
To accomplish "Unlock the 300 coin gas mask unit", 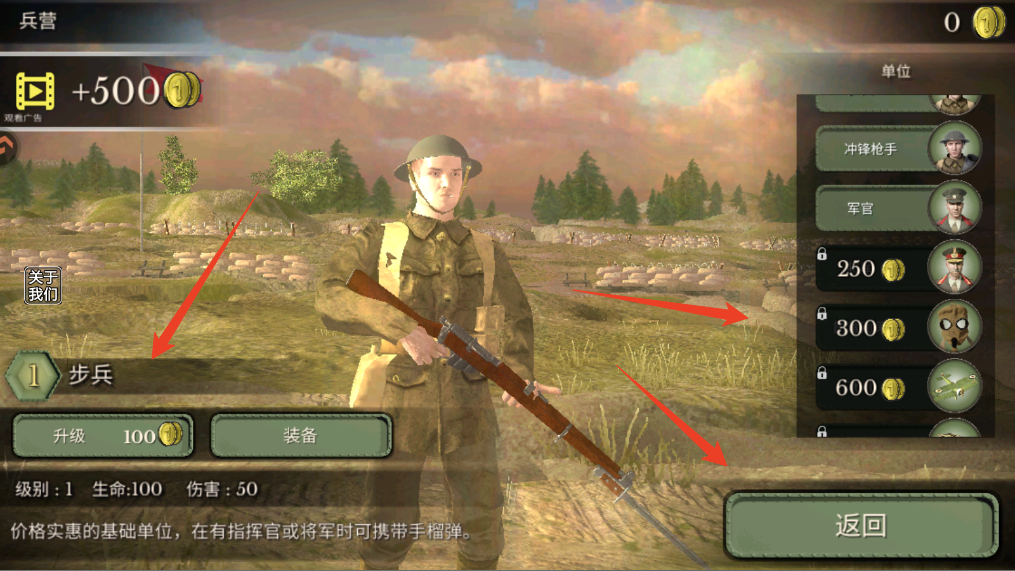I will [897, 328].
